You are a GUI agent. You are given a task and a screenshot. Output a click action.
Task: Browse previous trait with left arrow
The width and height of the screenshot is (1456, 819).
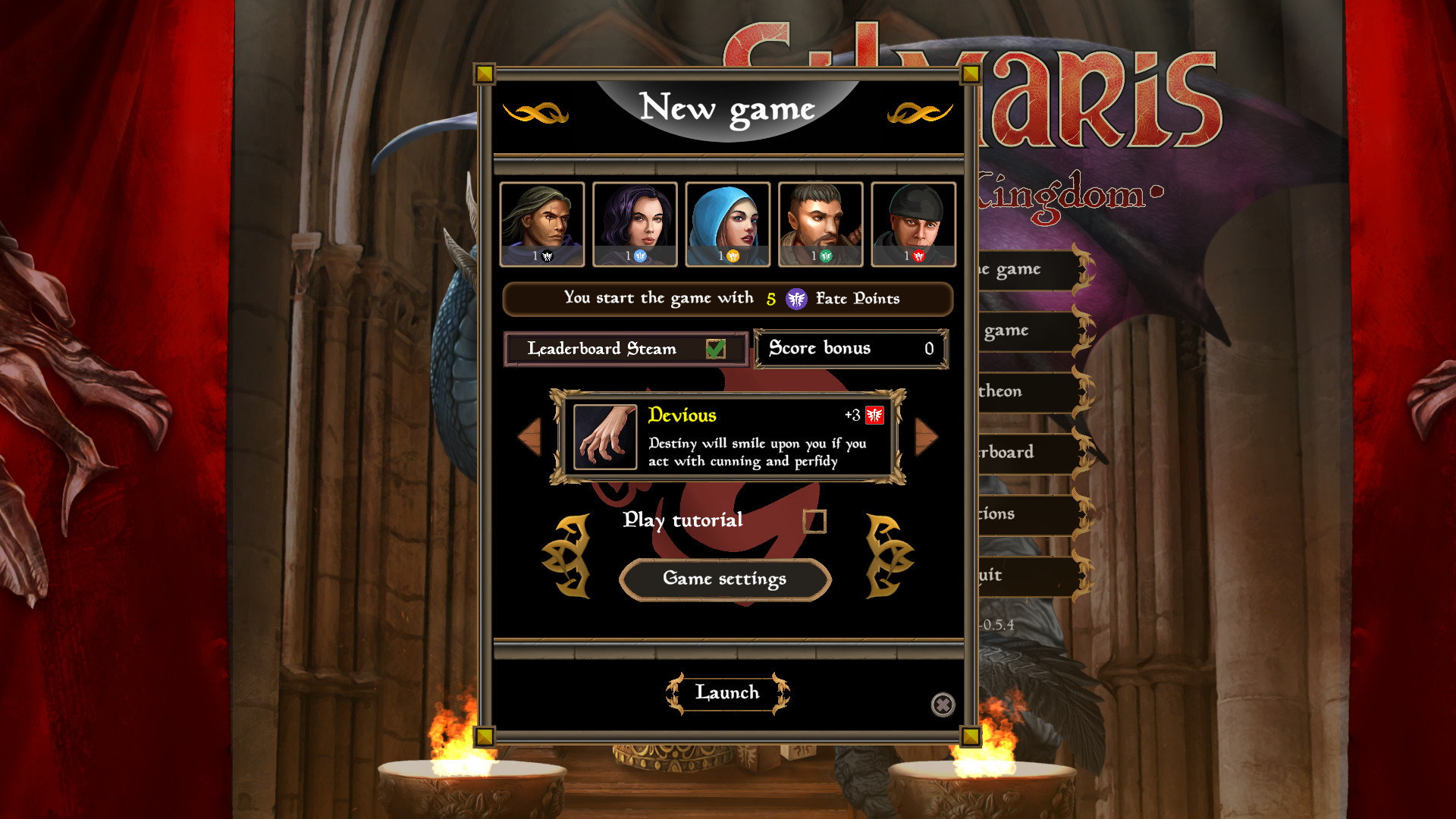pyautogui.click(x=529, y=438)
